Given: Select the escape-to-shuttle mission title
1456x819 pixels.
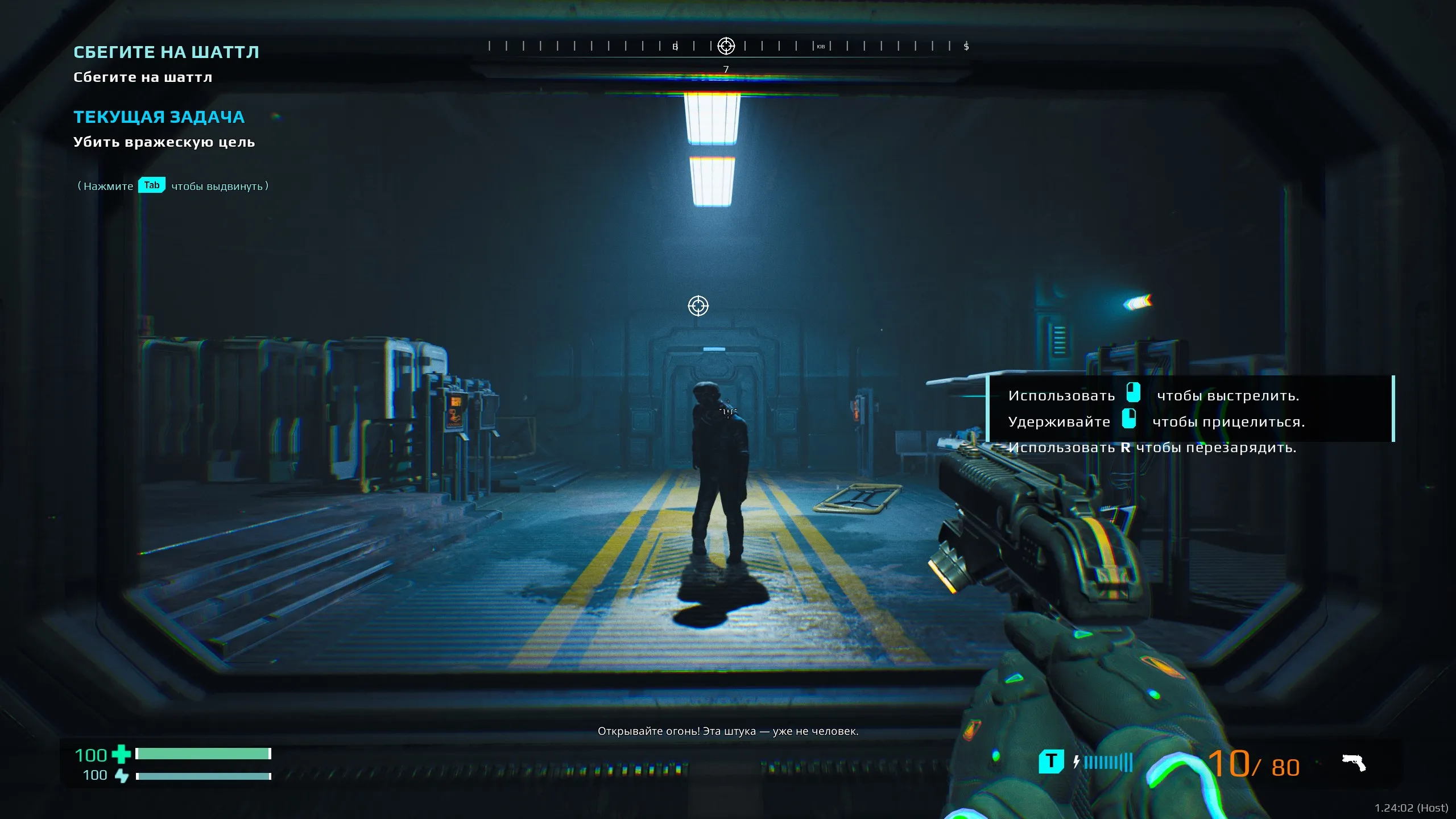Looking at the screenshot, I should click(x=166, y=52).
